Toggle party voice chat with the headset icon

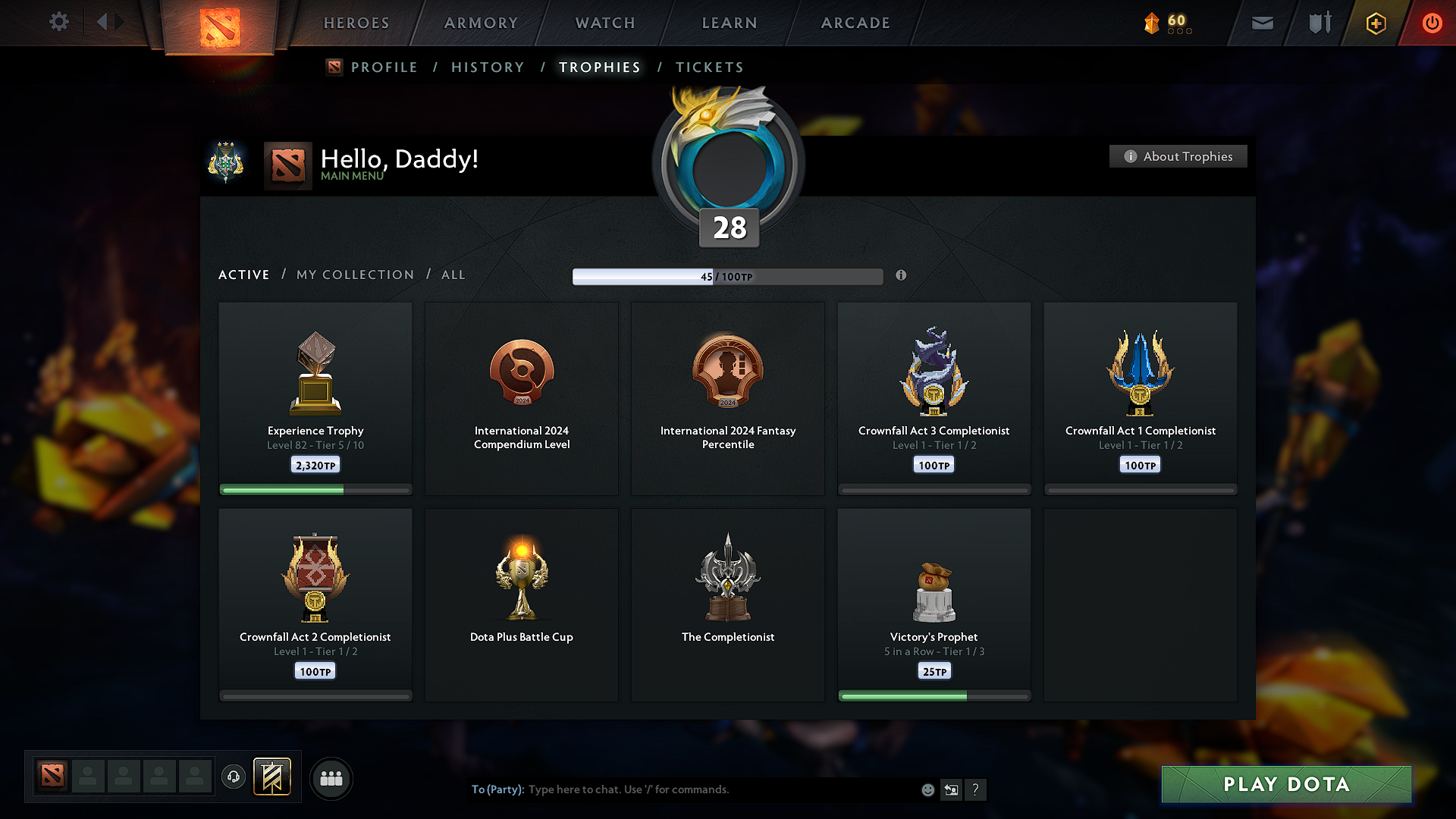click(x=234, y=778)
